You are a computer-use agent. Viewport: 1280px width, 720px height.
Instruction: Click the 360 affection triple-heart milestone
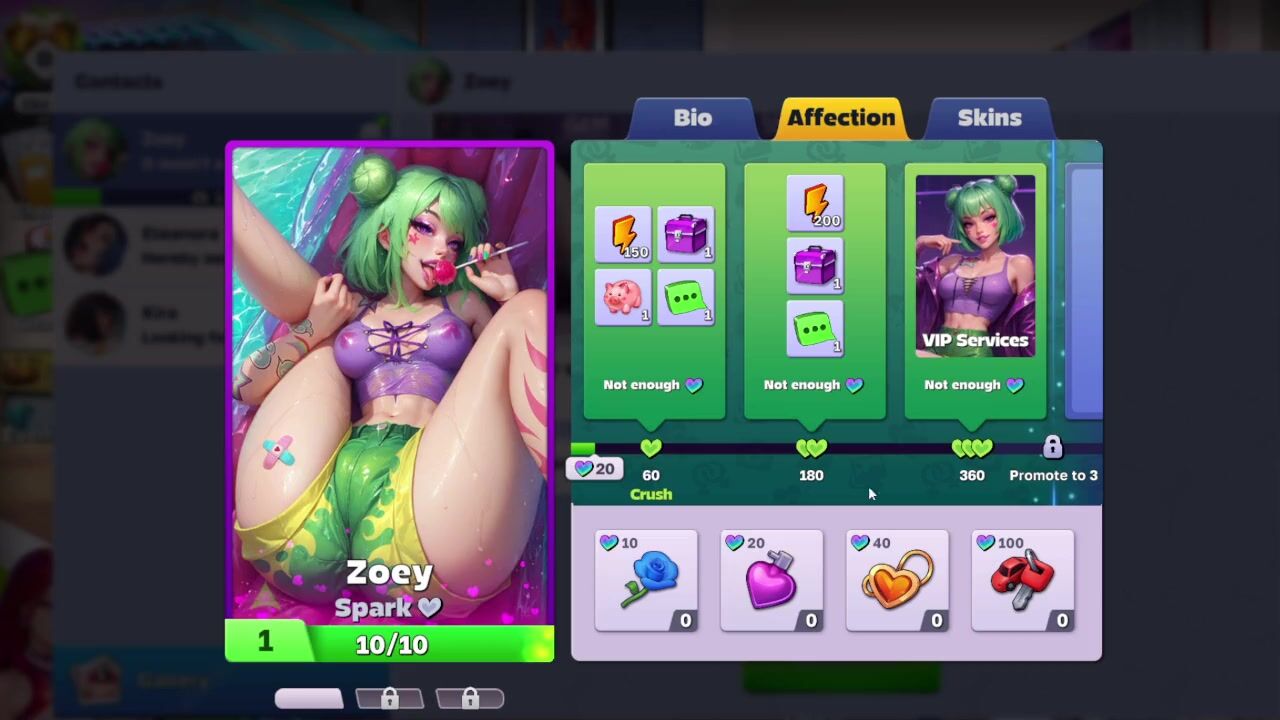click(971, 448)
